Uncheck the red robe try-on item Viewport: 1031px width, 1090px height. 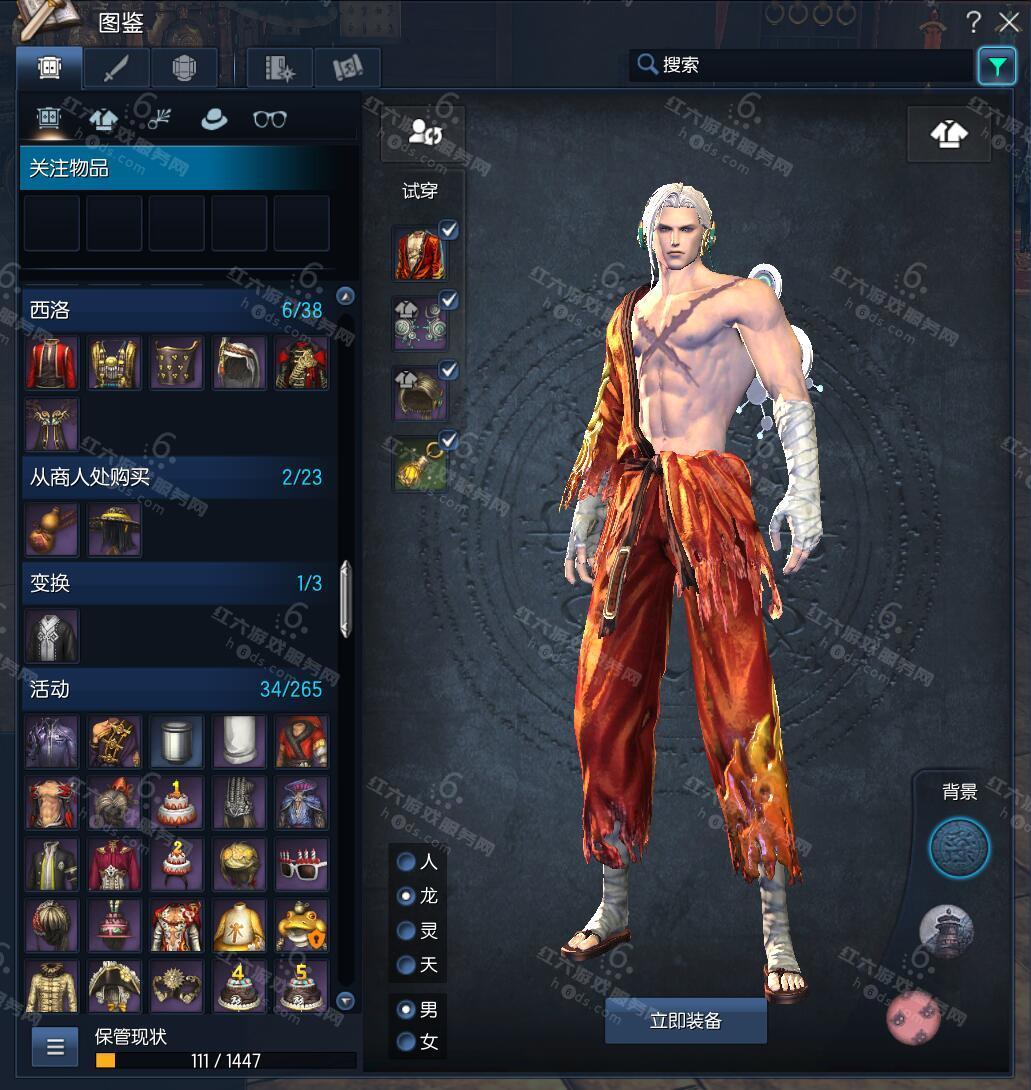pos(449,231)
